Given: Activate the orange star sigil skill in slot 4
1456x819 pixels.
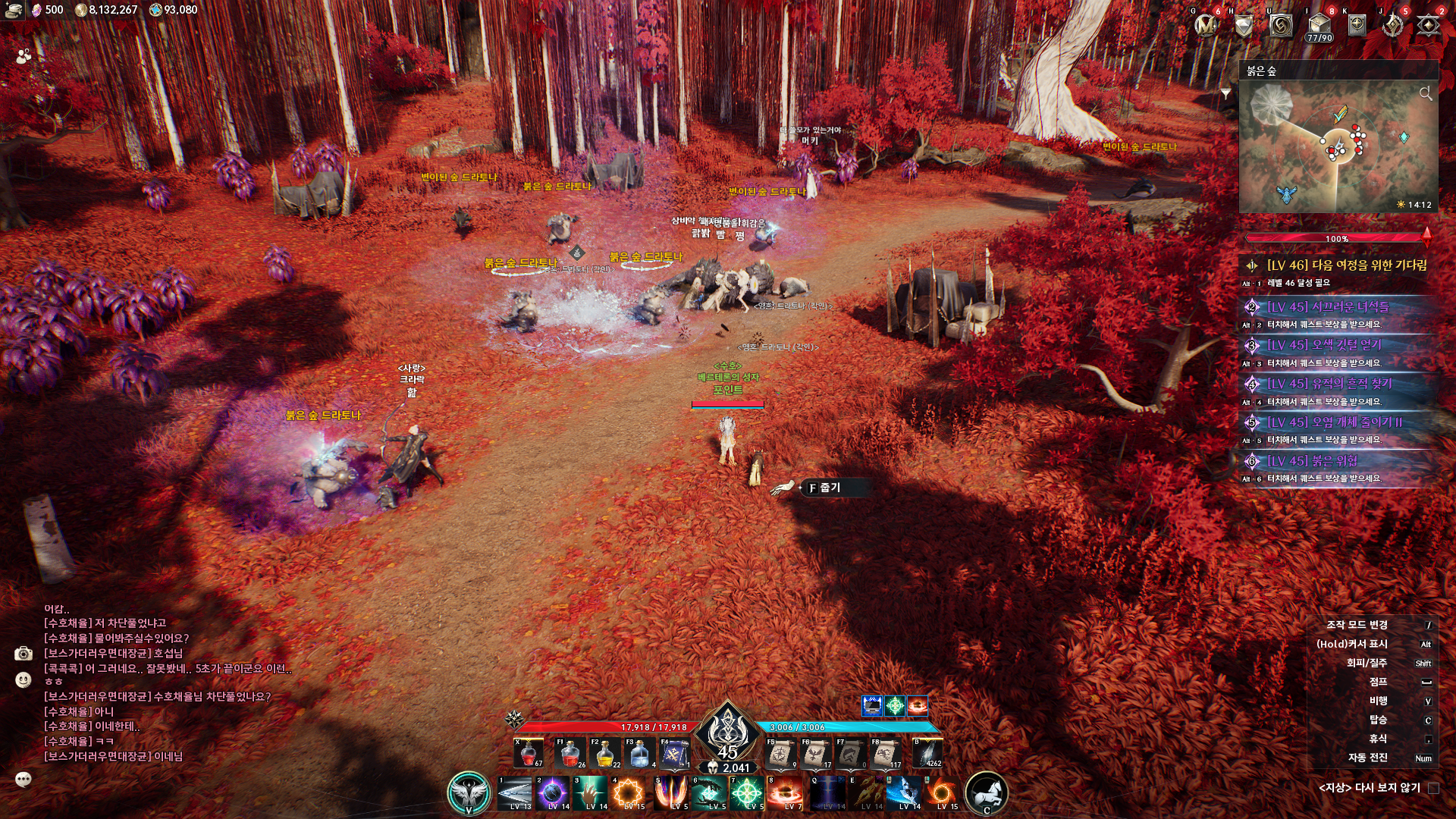Looking at the screenshot, I should [x=629, y=793].
